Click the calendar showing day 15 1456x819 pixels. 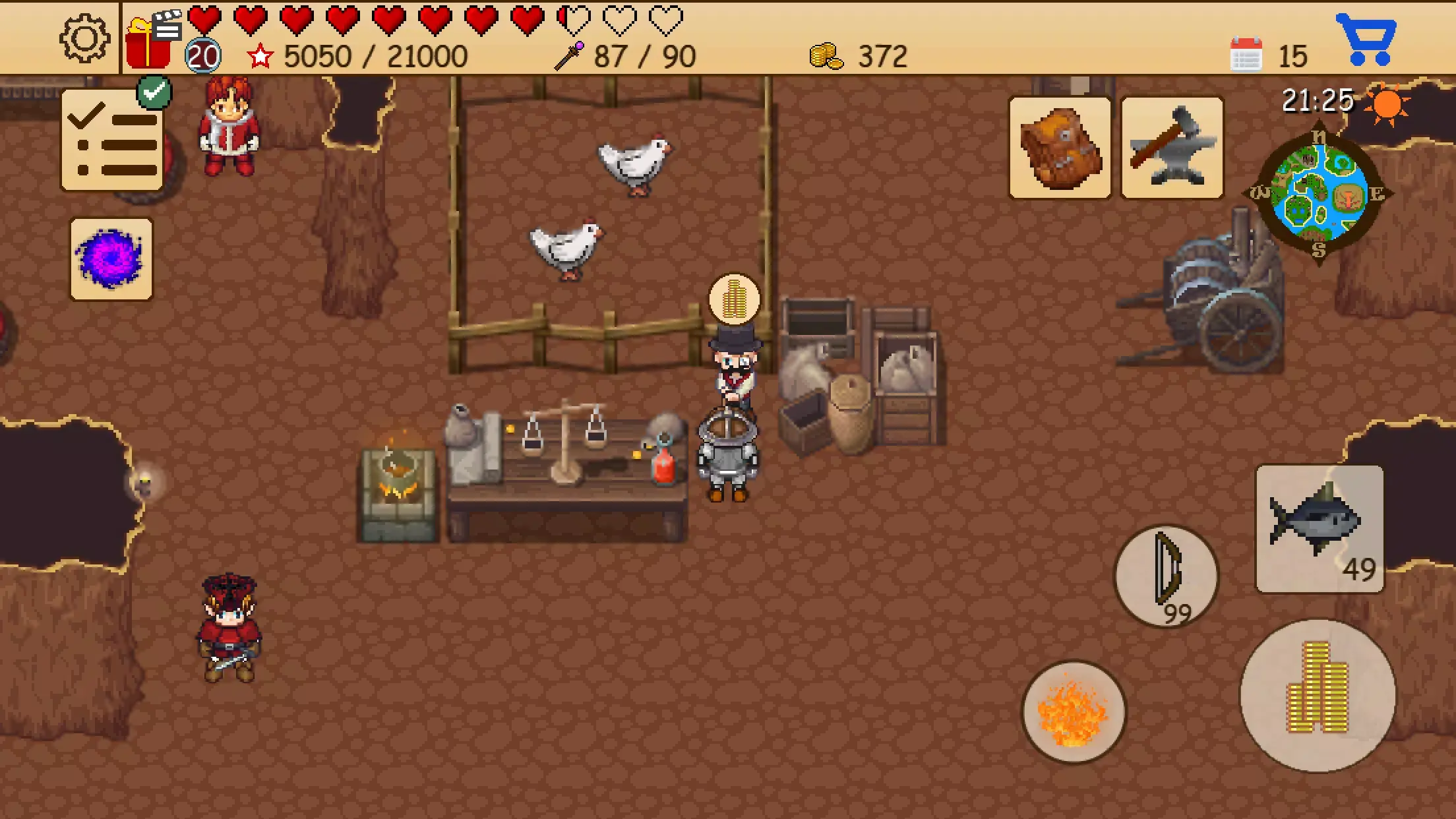1248,55
